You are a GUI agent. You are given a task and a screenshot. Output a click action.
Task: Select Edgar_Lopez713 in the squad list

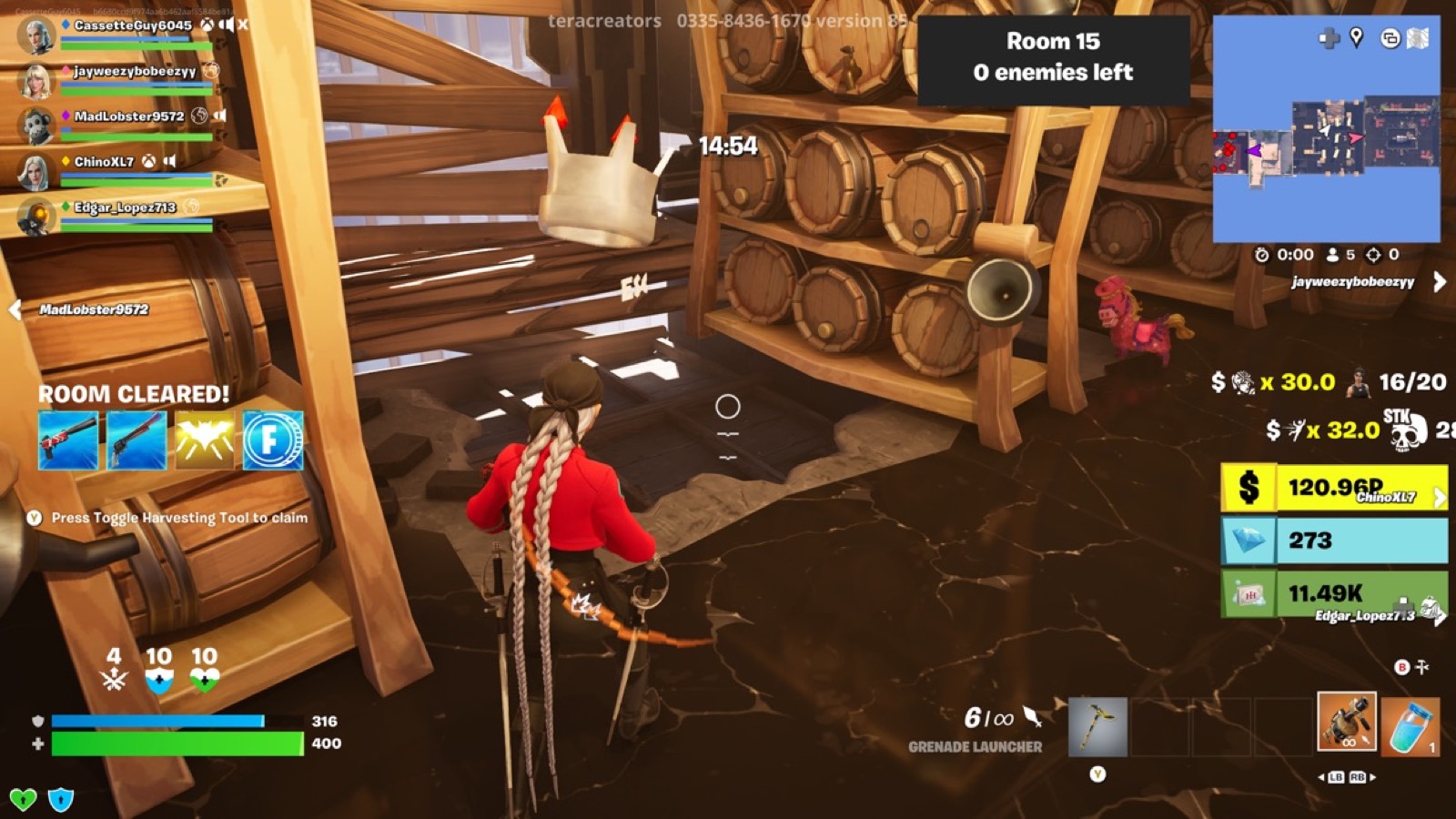(125, 207)
